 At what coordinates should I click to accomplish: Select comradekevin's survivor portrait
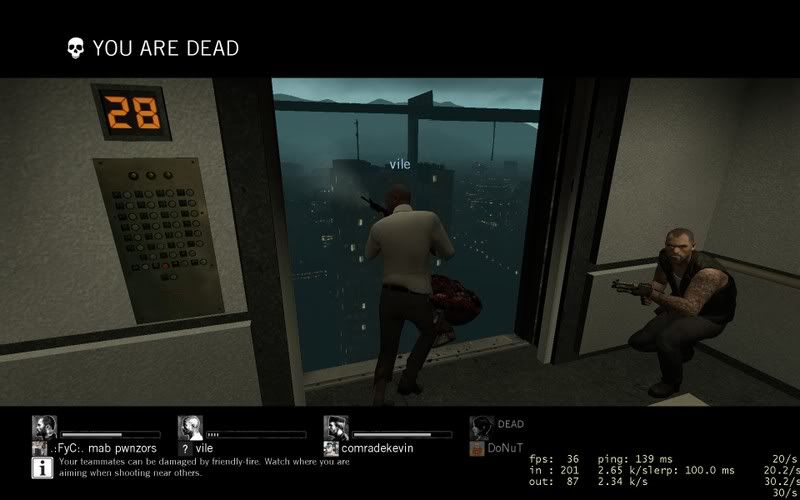click(x=336, y=428)
